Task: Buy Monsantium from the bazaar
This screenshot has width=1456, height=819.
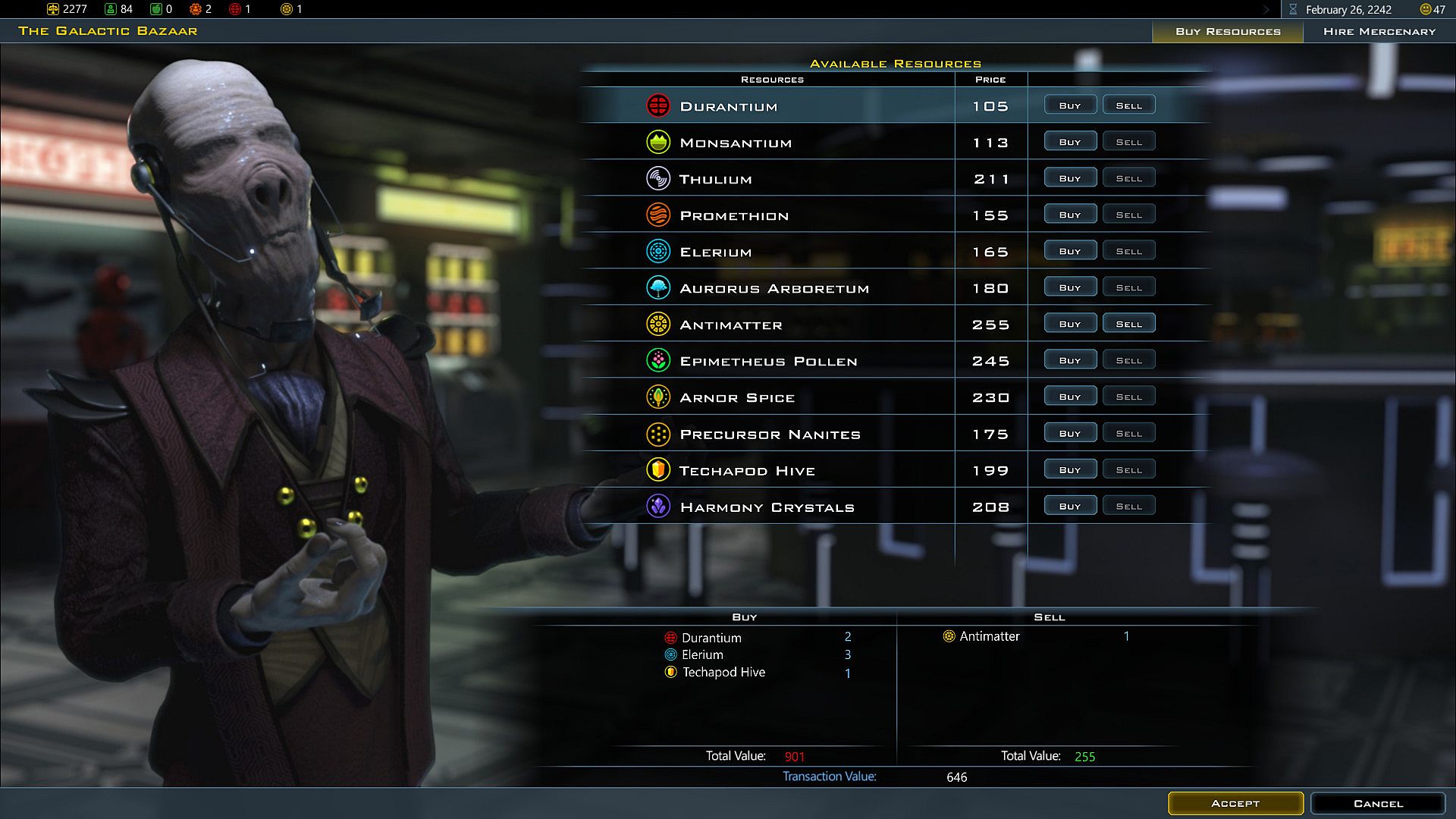Action: 1070,142
